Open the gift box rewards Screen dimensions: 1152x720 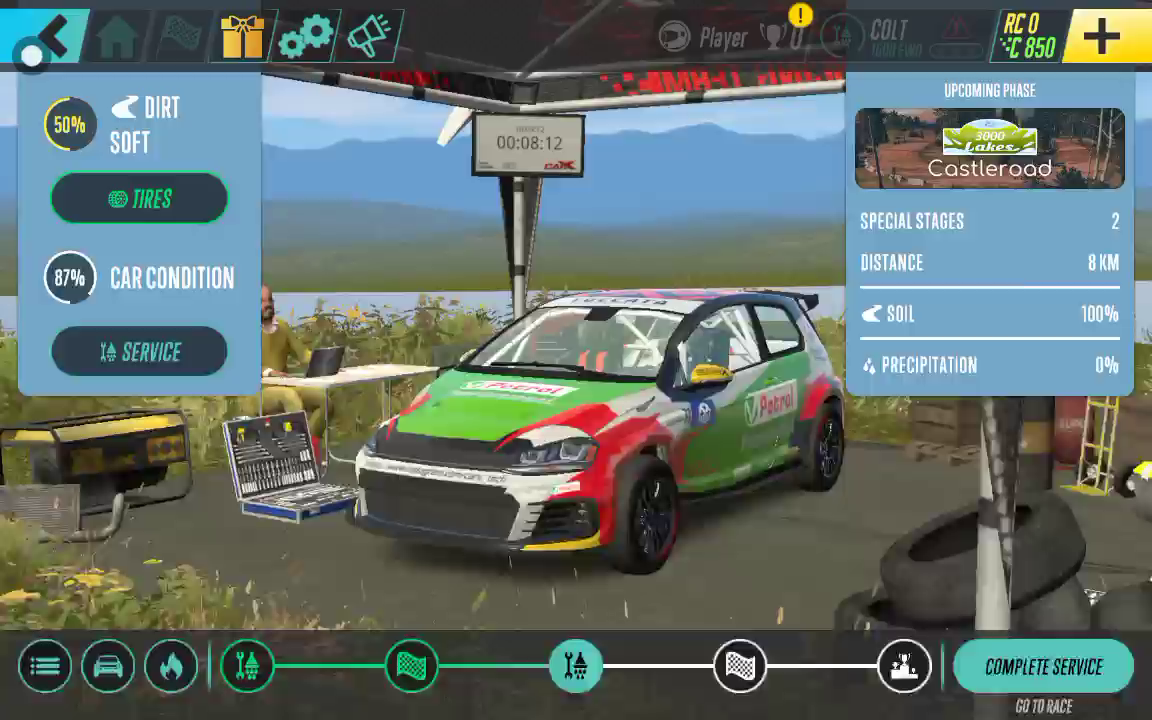click(x=242, y=37)
